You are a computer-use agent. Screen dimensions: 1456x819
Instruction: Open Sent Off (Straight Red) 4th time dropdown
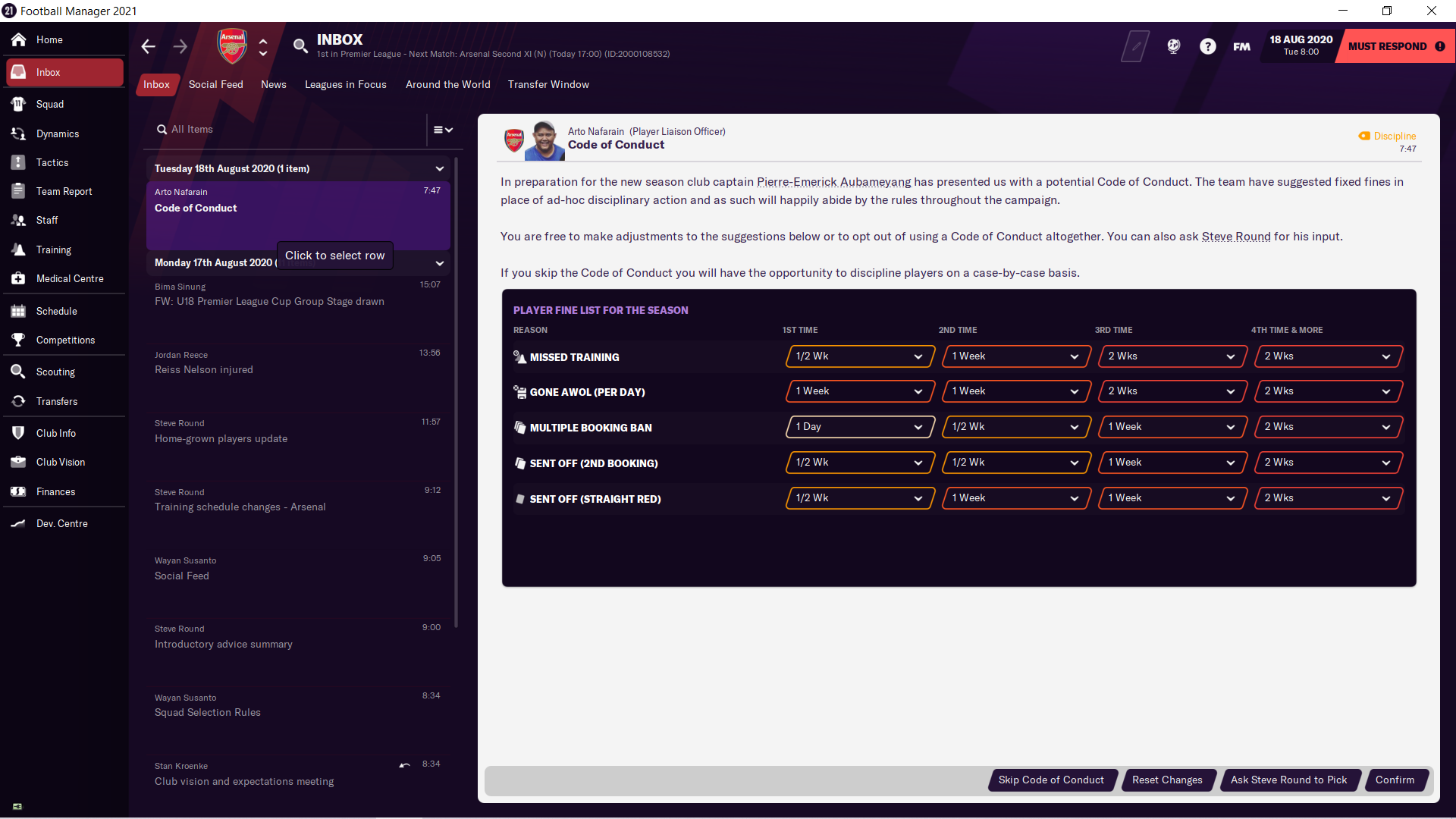[1328, 498]
